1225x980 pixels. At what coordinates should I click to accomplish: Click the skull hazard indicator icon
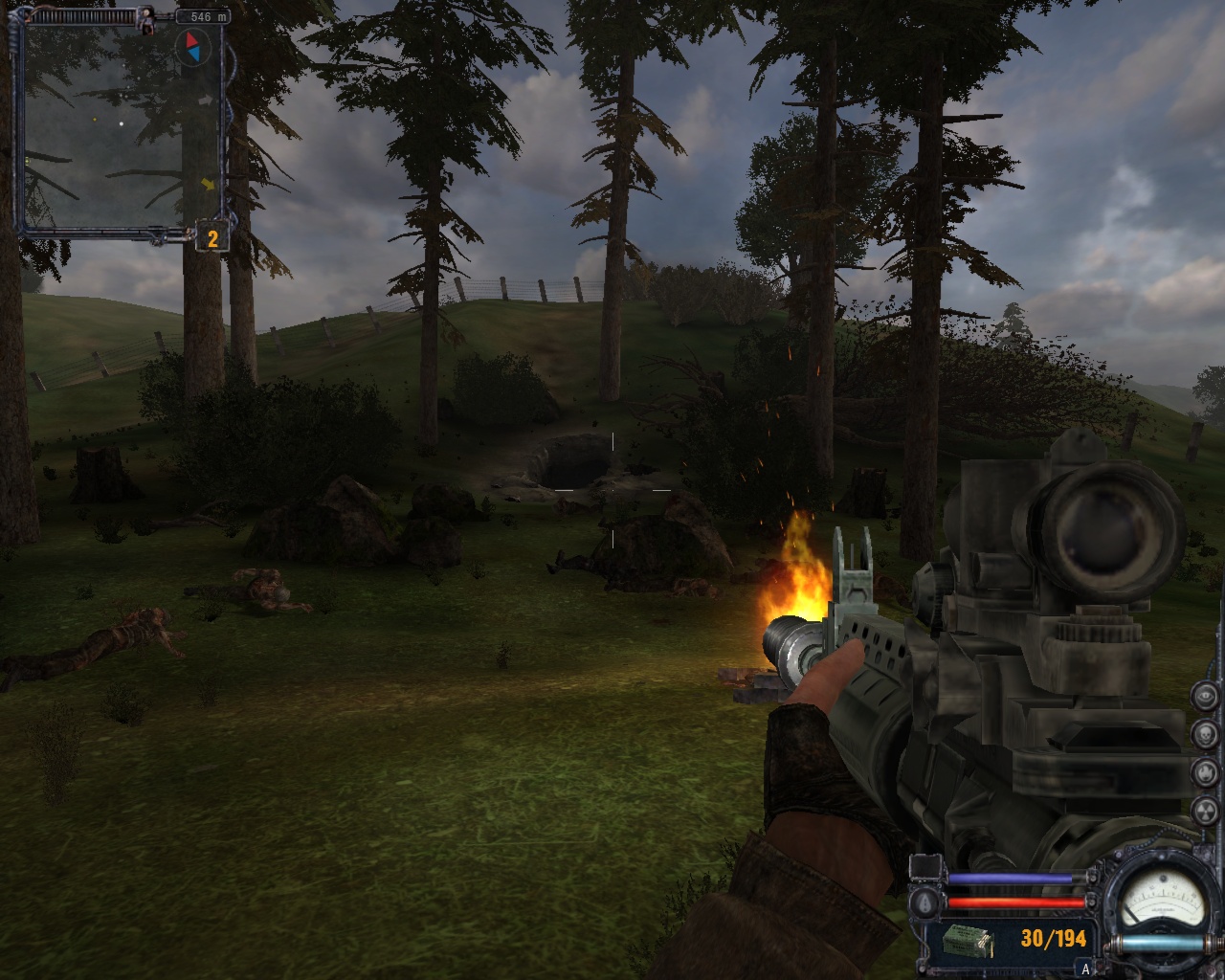pos(1206,734)
